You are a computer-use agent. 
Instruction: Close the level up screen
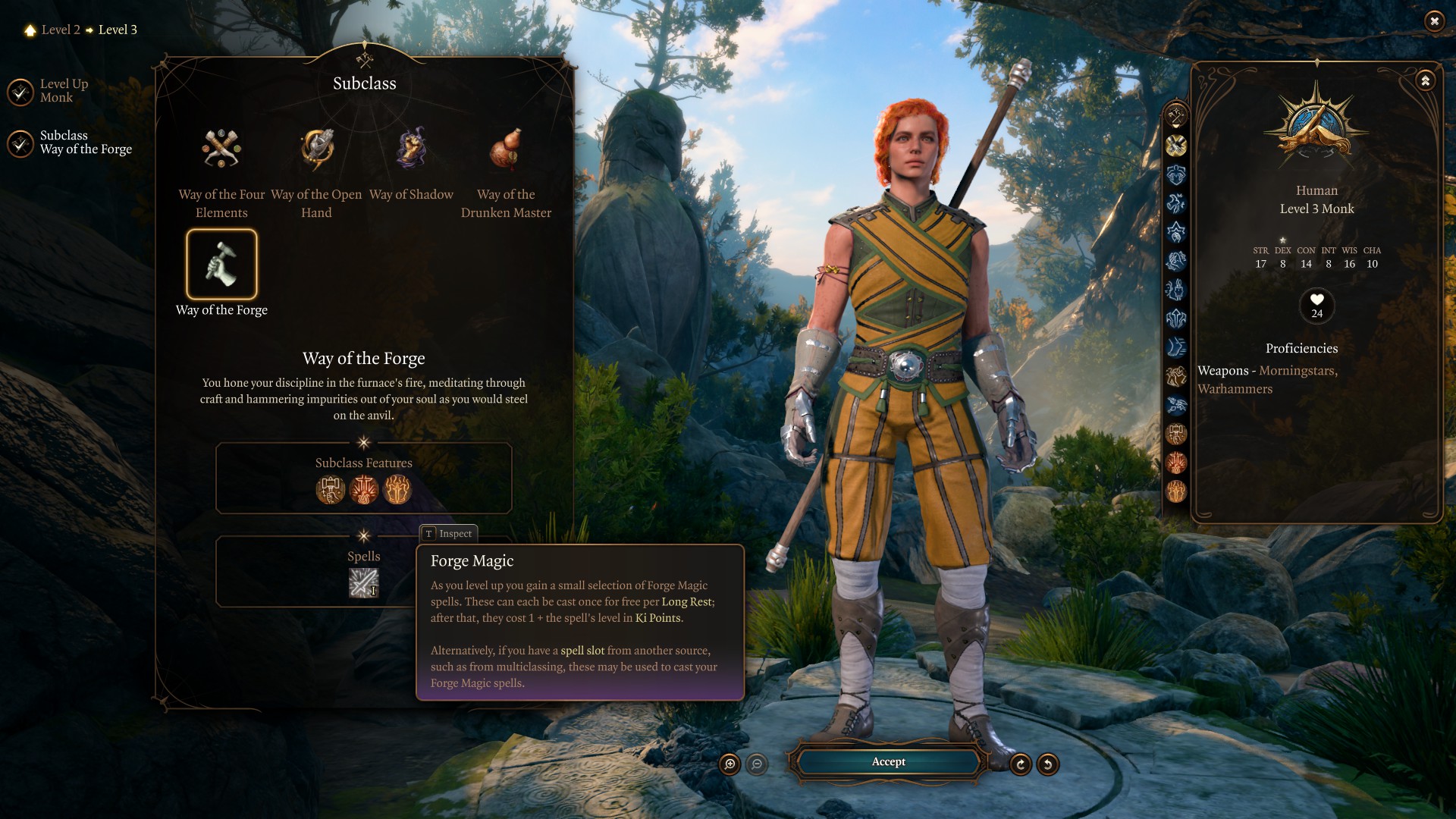click(x=1434, y=21)
